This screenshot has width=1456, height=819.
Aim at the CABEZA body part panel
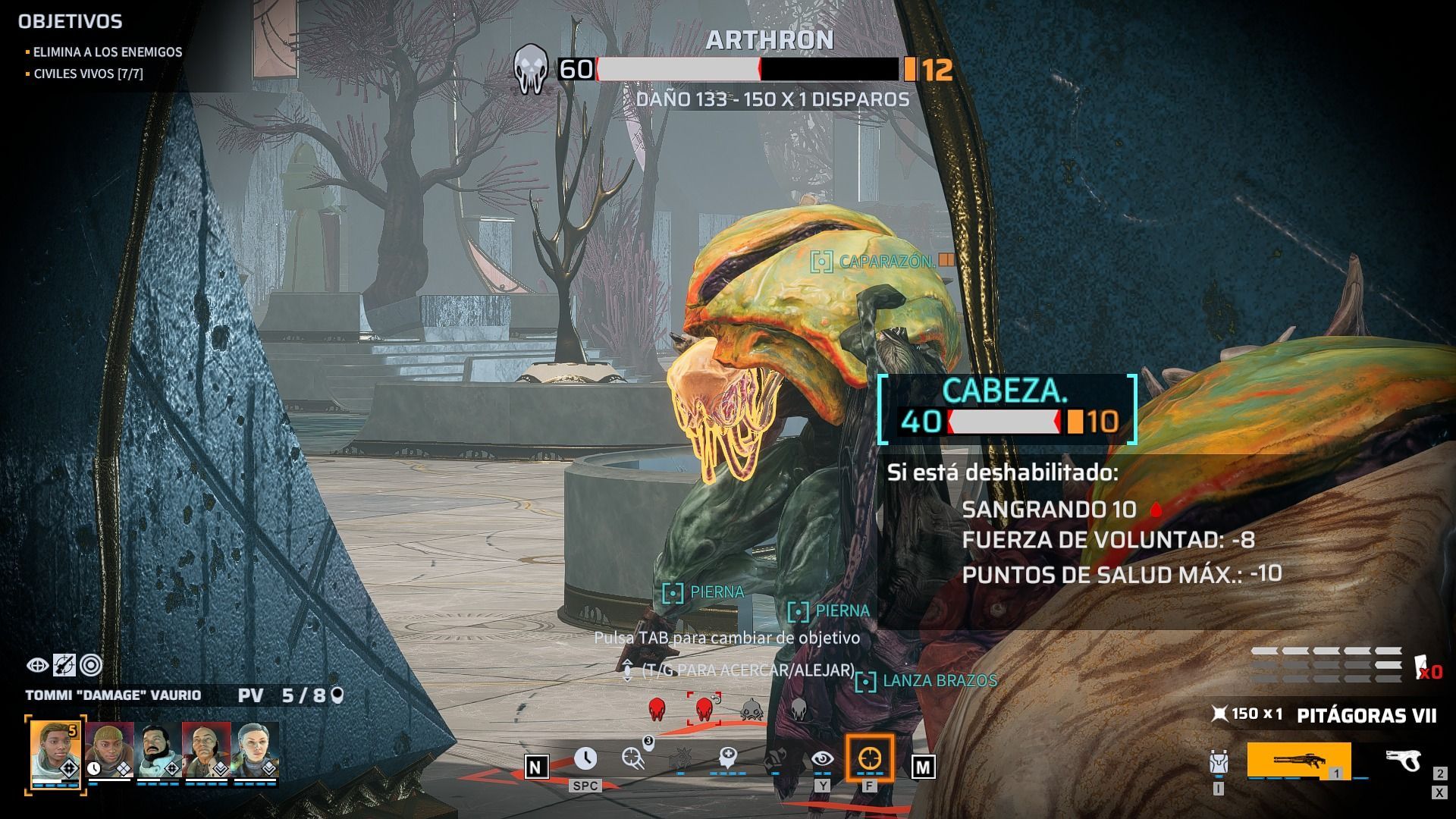pos(1007,409)
